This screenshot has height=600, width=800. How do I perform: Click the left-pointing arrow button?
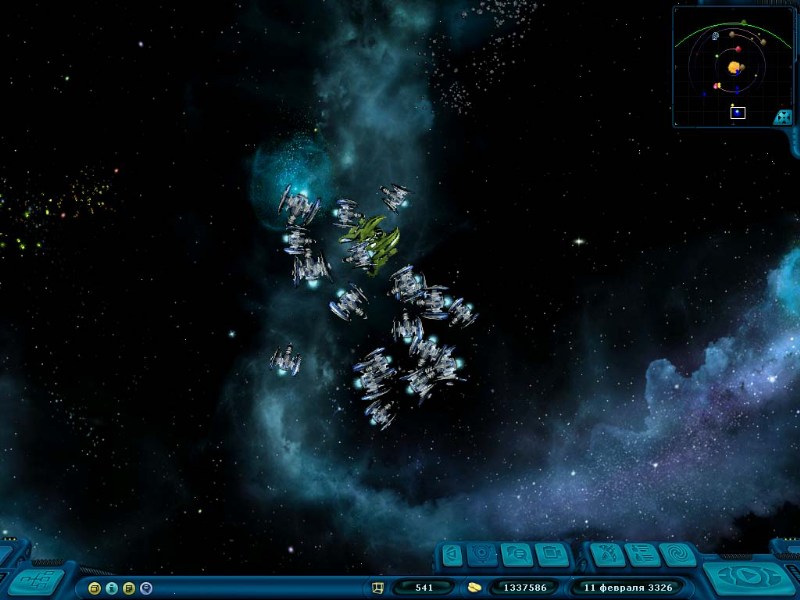pyautogui.click(x=452, y=554)
